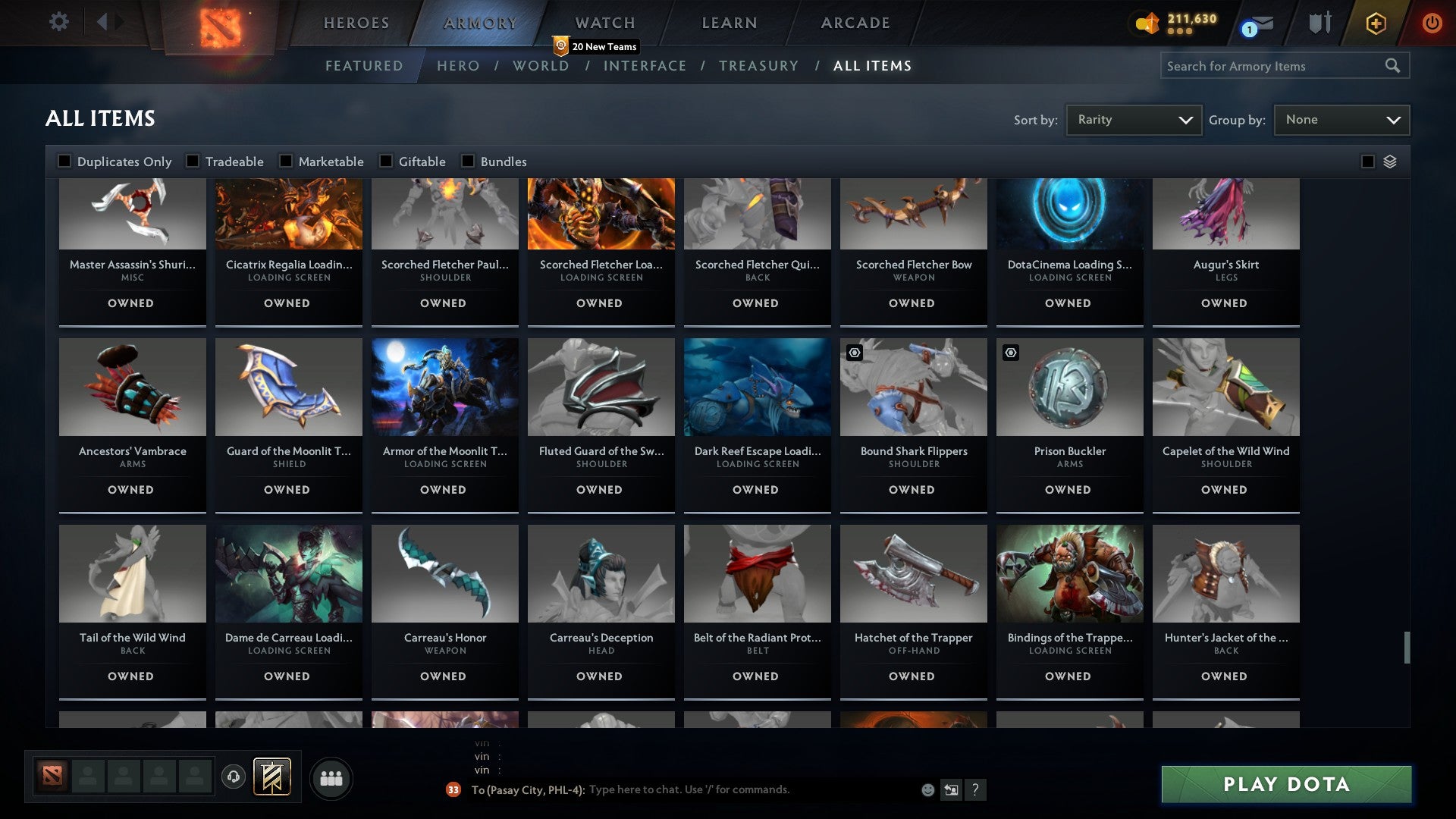The height and width of the screenshot is (819, 1456).
Task: Open the Sort by Rarity dropdown
Action: click(x=1133, y=119)
